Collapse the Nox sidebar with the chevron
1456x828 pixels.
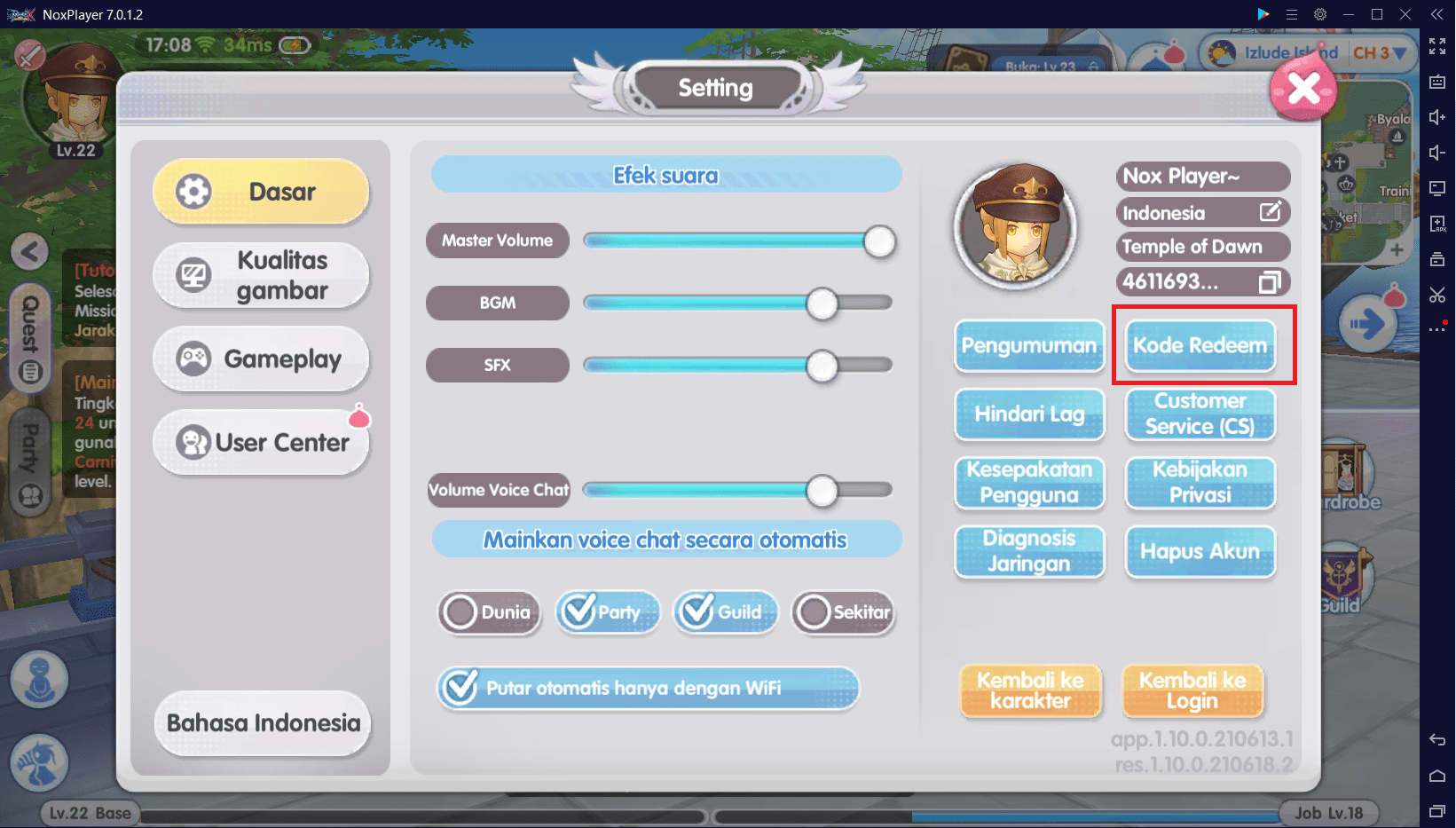click(x=1437, y=14)
